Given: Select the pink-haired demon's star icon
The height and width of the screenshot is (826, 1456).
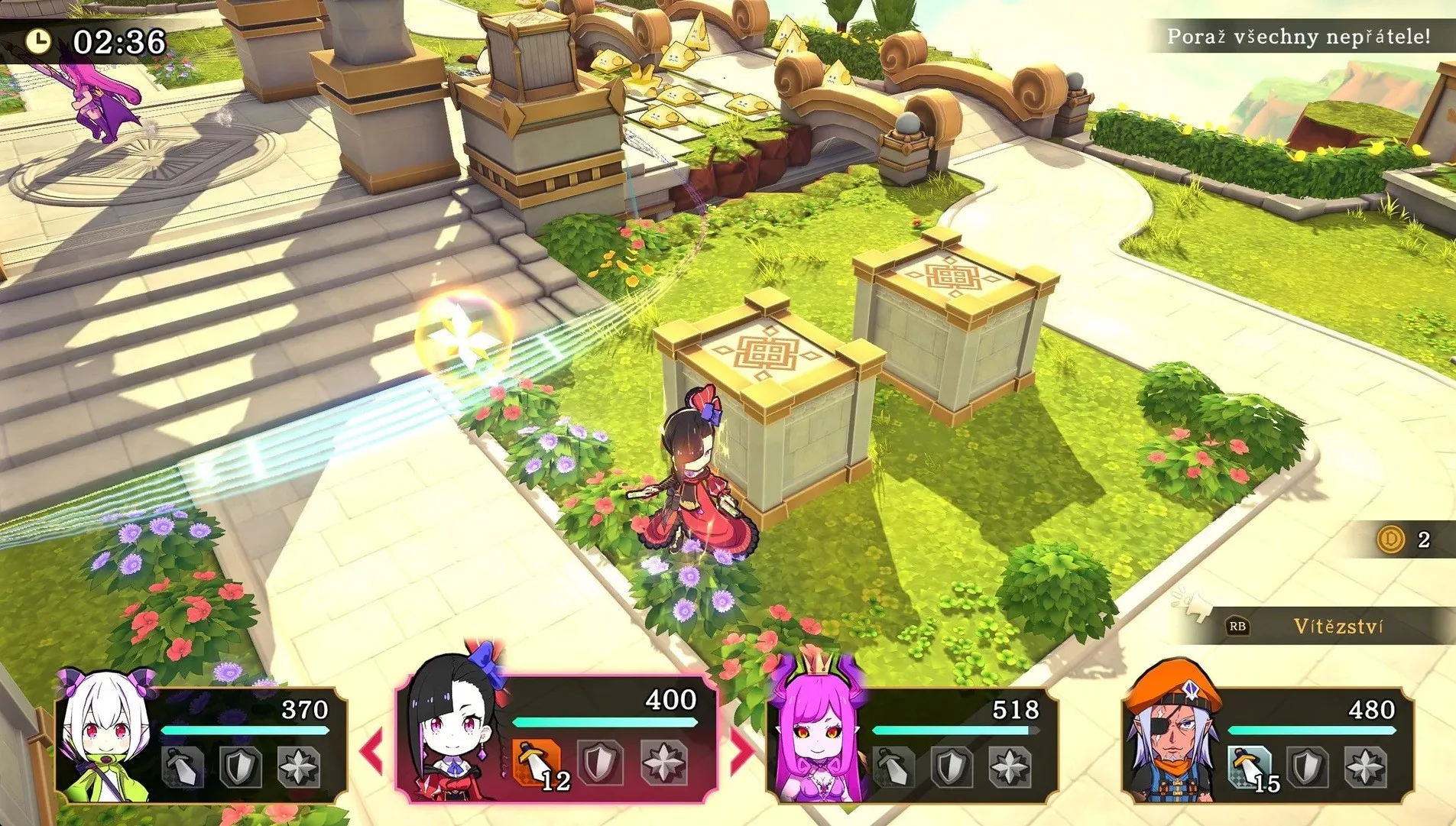Looking at the screenshot, I should click(1010, 766).
